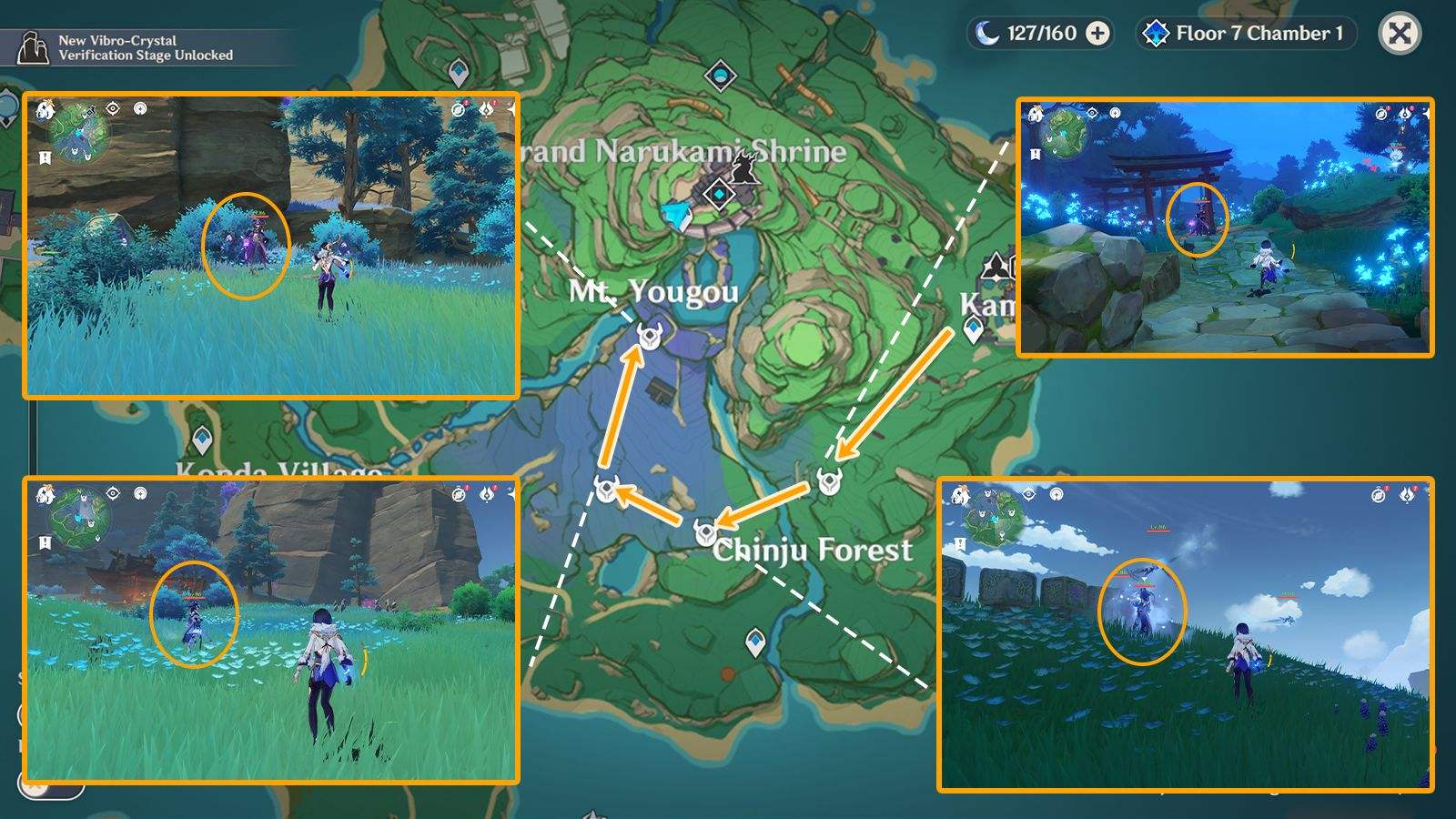Click the quest exclamation banner on the left
The height and width of the screenshot is (819, 1456).
[x=44, y=157]
